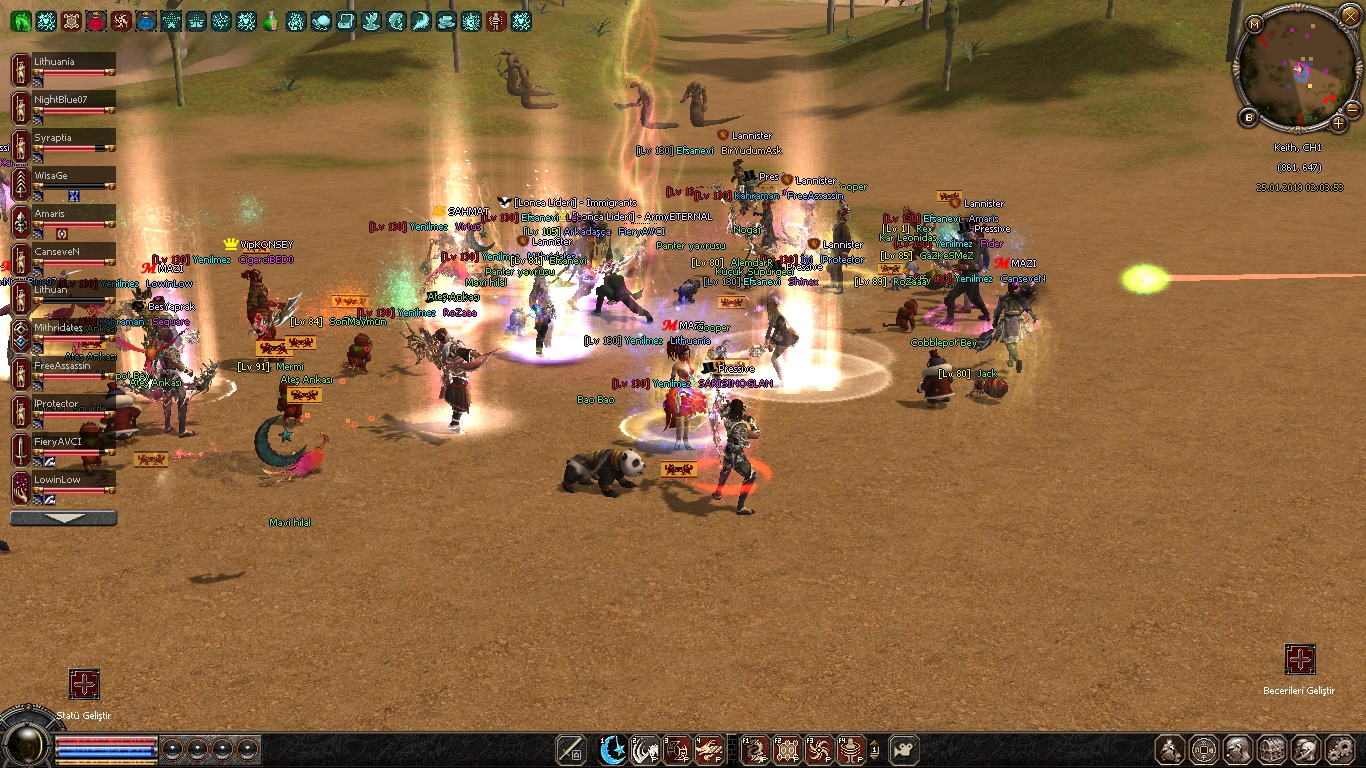
Task: Toggle the camera mode button
Action: coord(904,750)
